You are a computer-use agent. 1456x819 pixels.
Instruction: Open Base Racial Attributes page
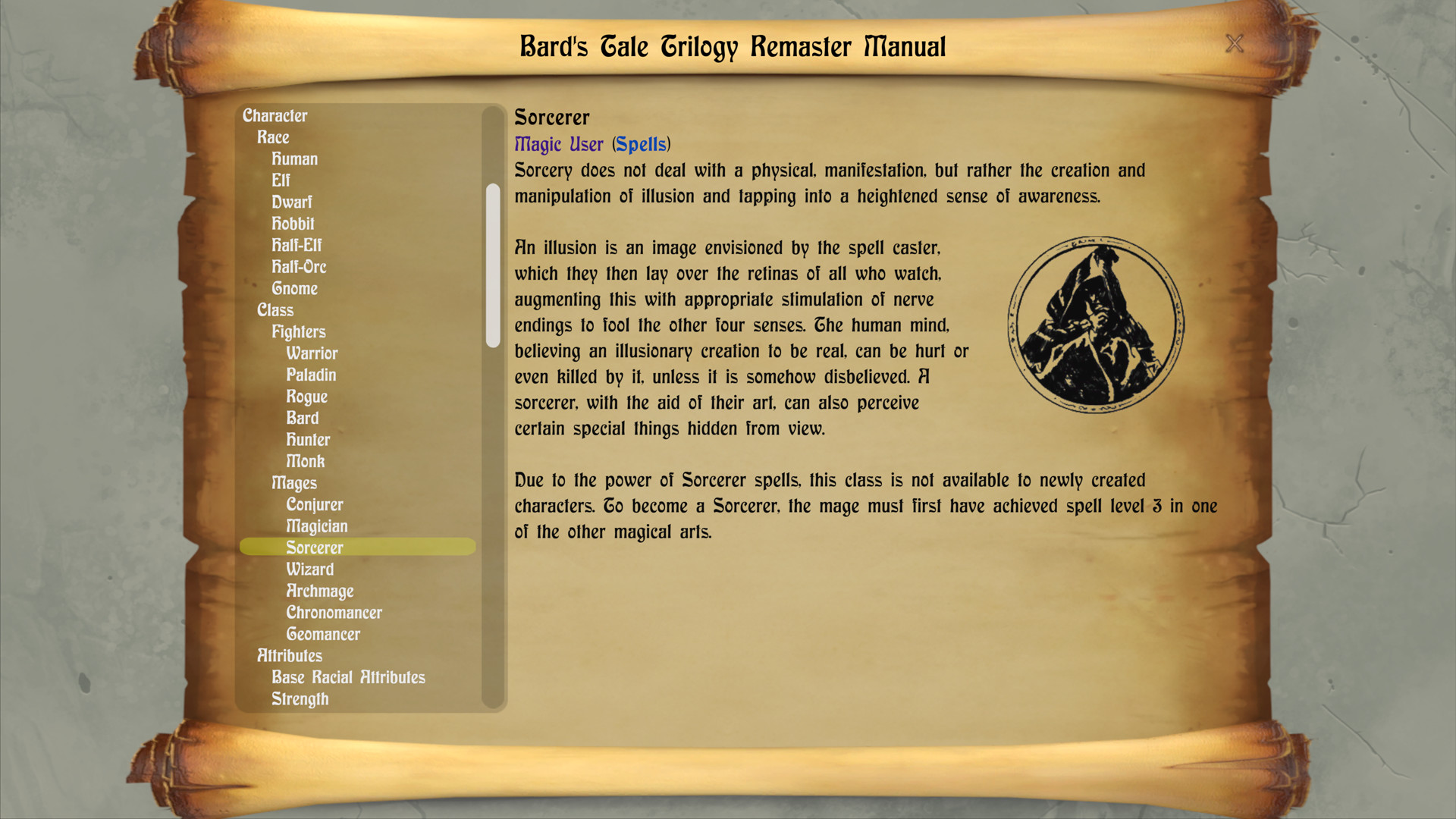348,677
